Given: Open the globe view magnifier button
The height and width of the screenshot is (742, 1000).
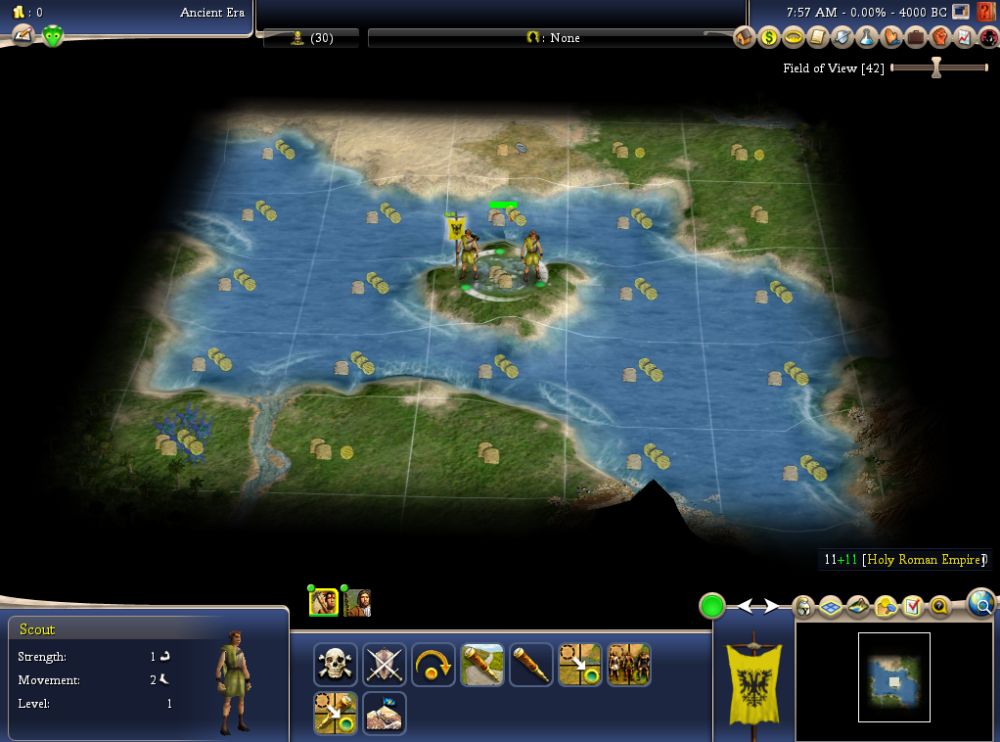Looking at the screenshot, I should click(981, 603).
